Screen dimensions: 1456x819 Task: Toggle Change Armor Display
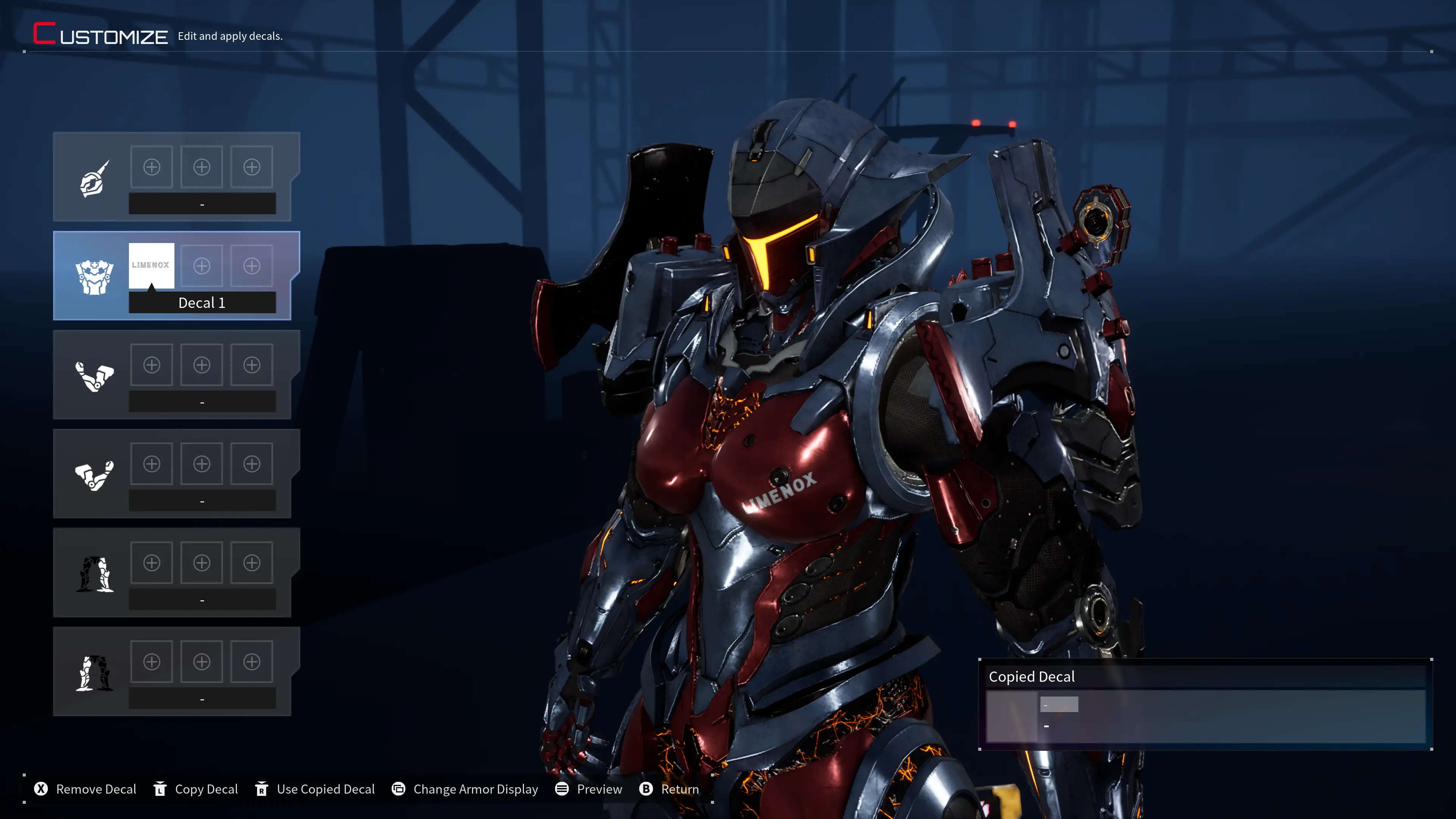(465, 789)
